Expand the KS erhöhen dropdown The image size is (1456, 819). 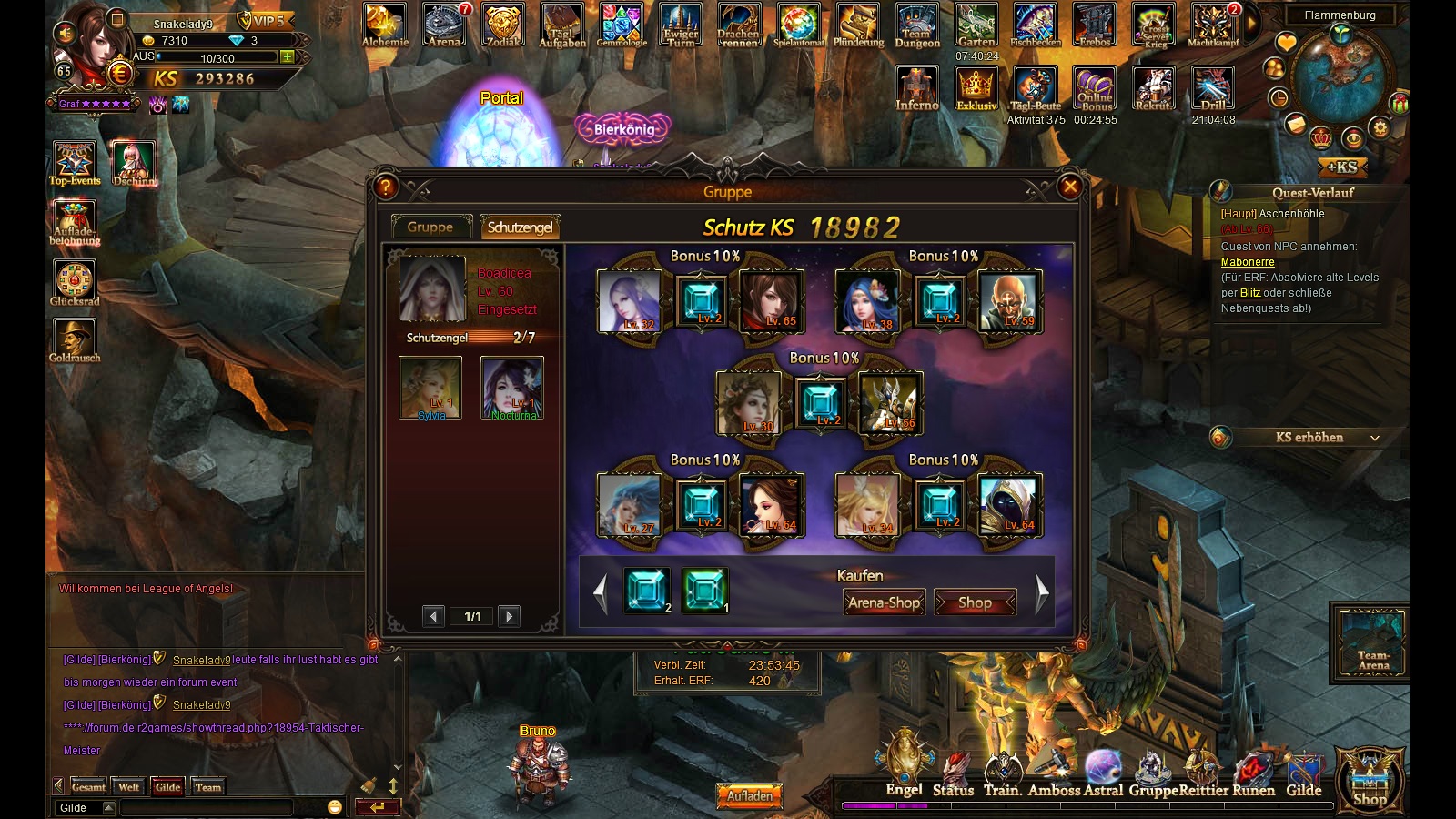(1374, 438)
